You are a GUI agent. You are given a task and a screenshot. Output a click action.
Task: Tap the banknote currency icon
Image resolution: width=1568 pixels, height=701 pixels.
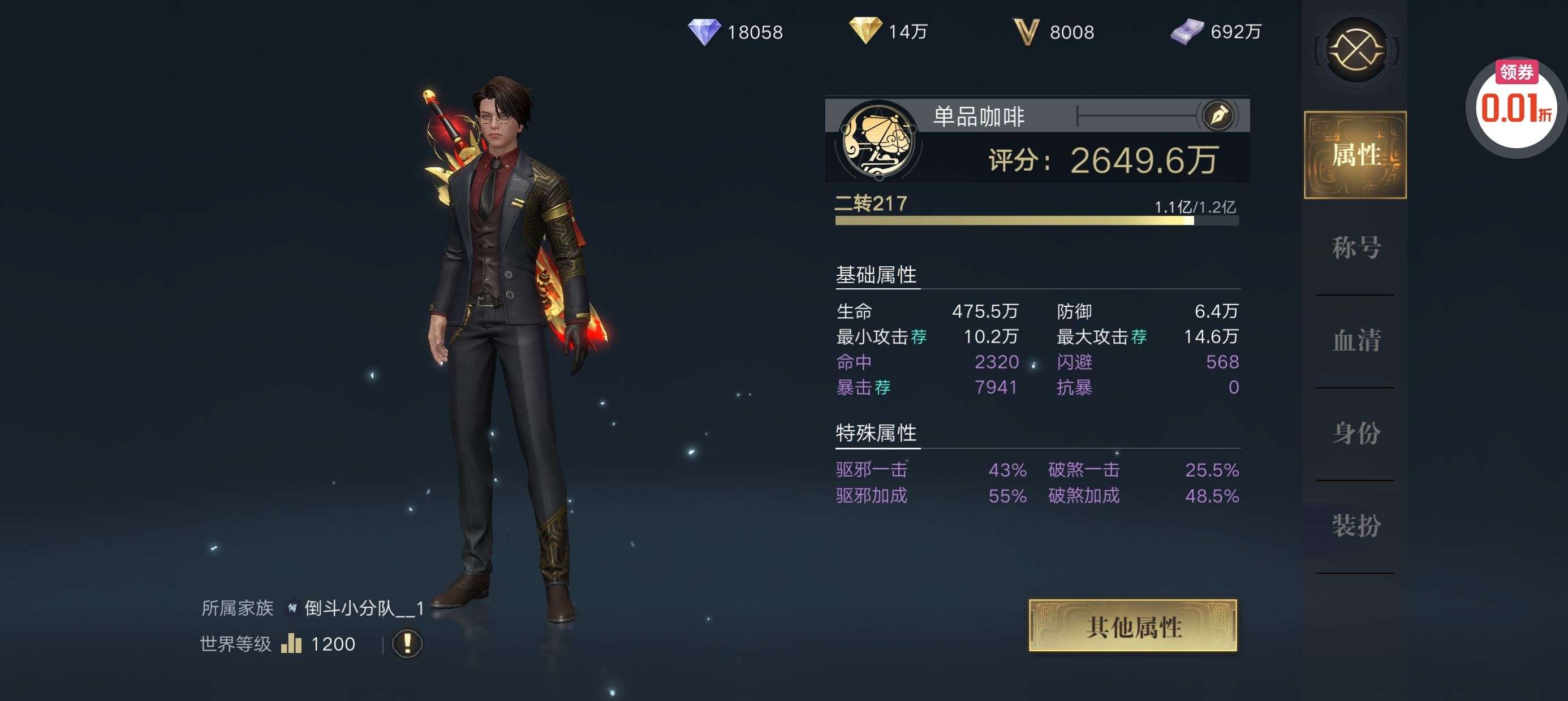click(x=1187, y=31)
